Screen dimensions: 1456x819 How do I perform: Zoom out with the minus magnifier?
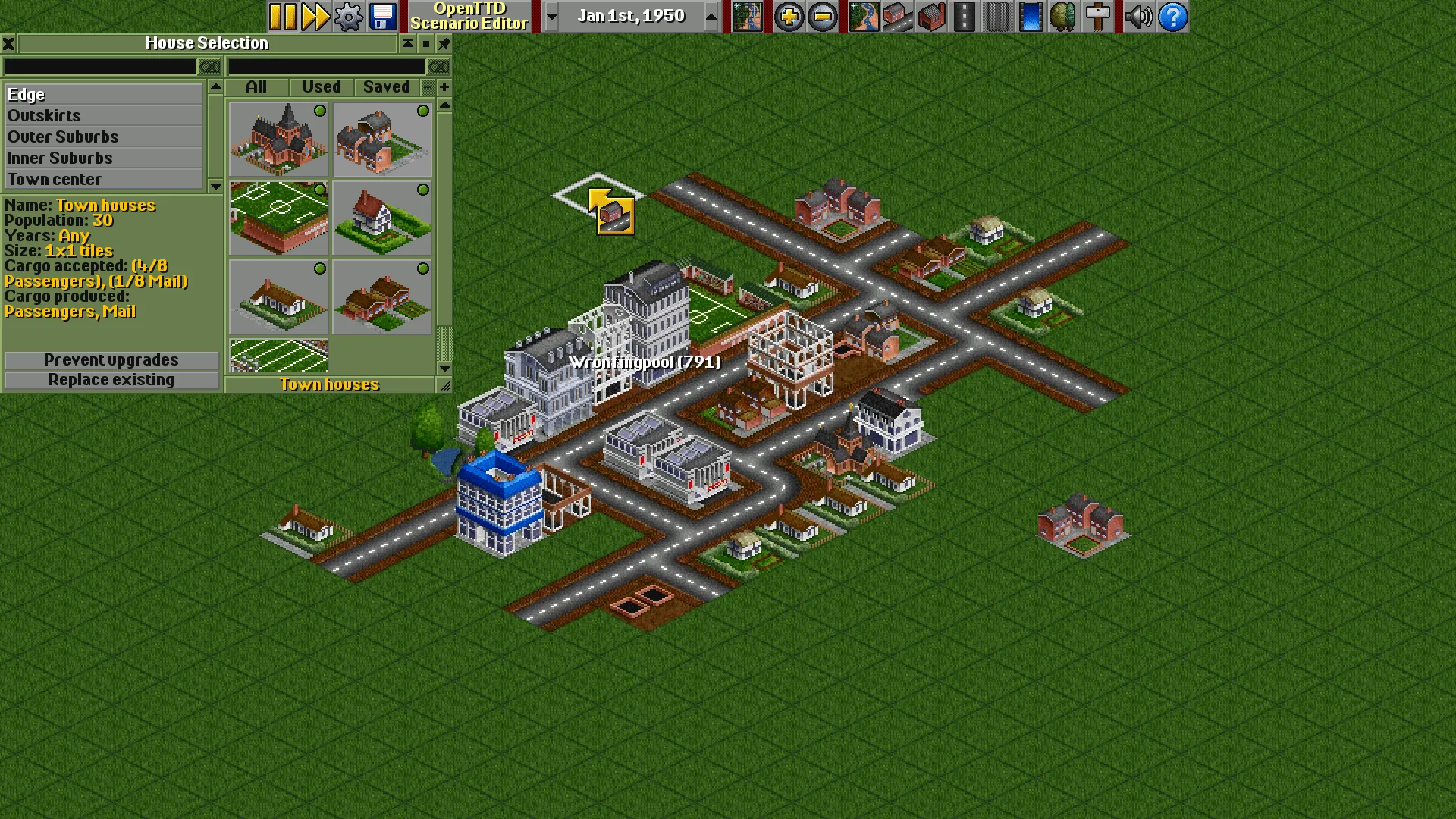click(822, 17)
